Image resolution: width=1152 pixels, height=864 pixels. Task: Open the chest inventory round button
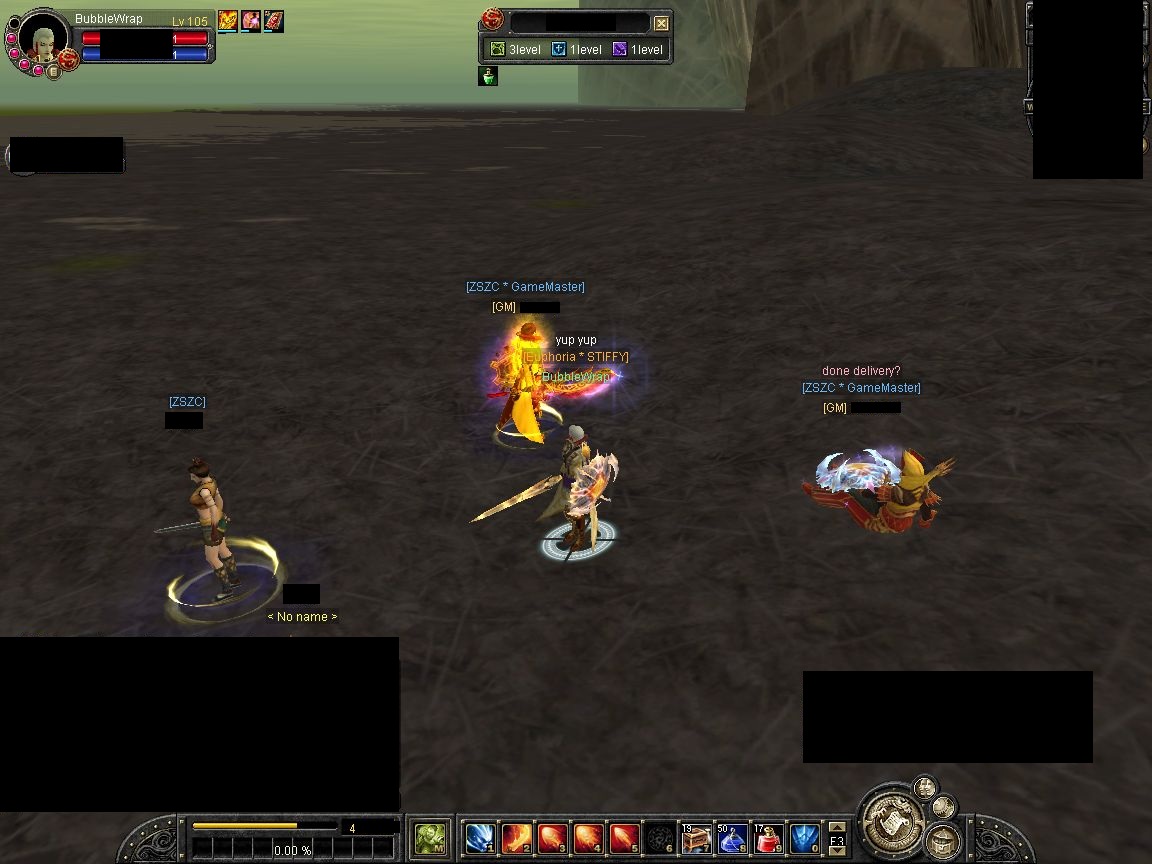(x=942, y=841)
